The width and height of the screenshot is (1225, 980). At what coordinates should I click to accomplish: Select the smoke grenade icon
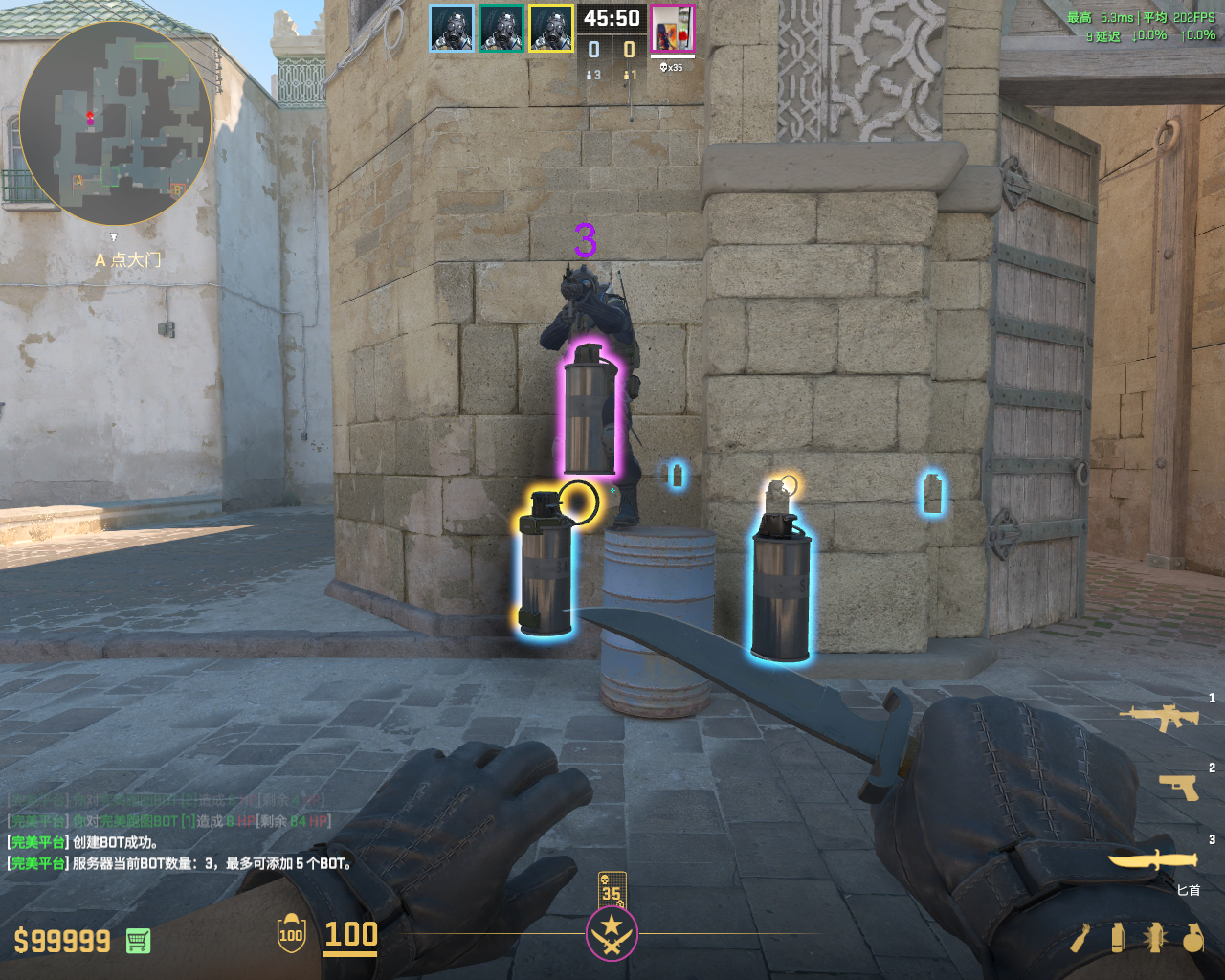point(1118,938)
